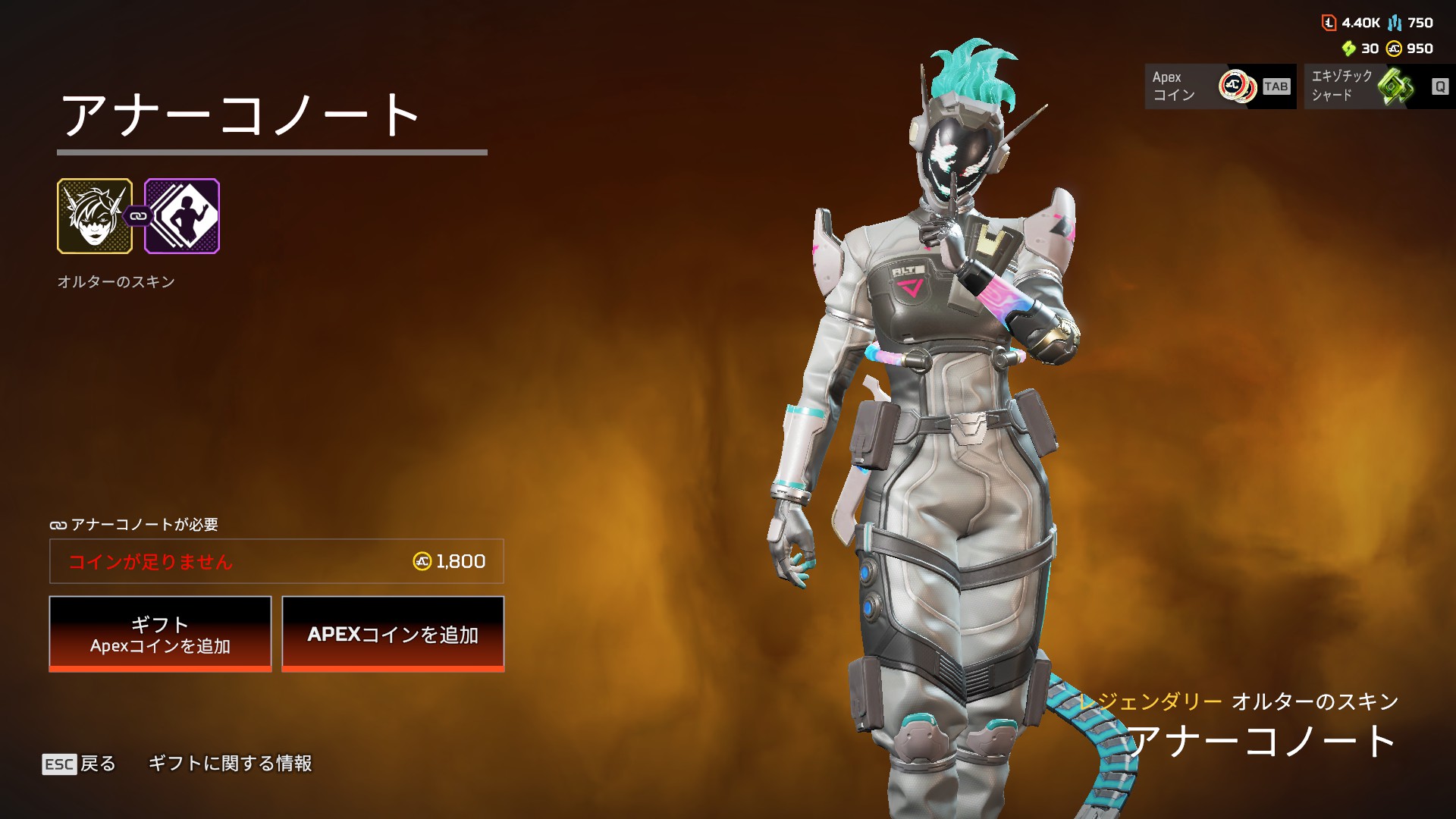Open the エキゾチックシャード currency button
This screenshot has width=1456, height=819.
click(1379, 86)
